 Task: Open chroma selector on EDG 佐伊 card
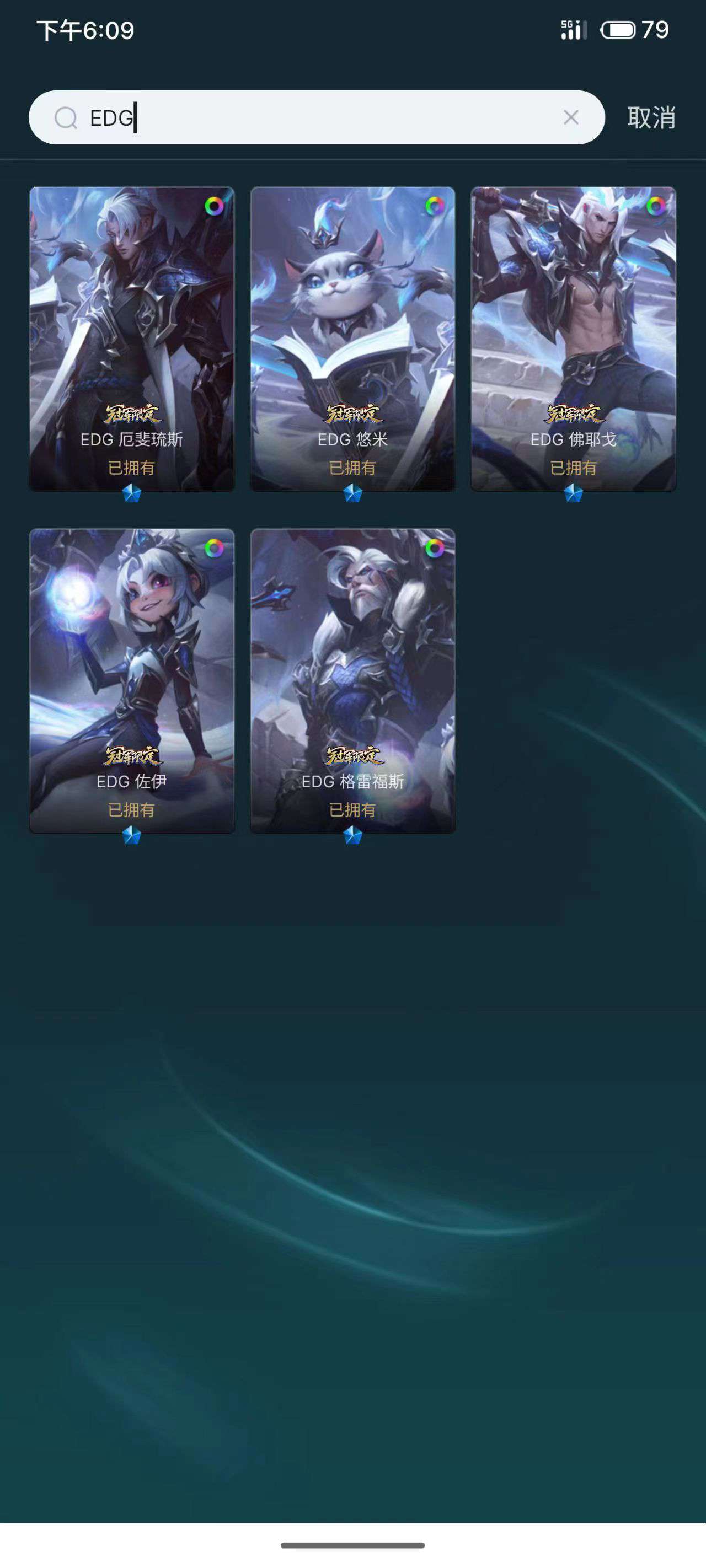point(216,549)
